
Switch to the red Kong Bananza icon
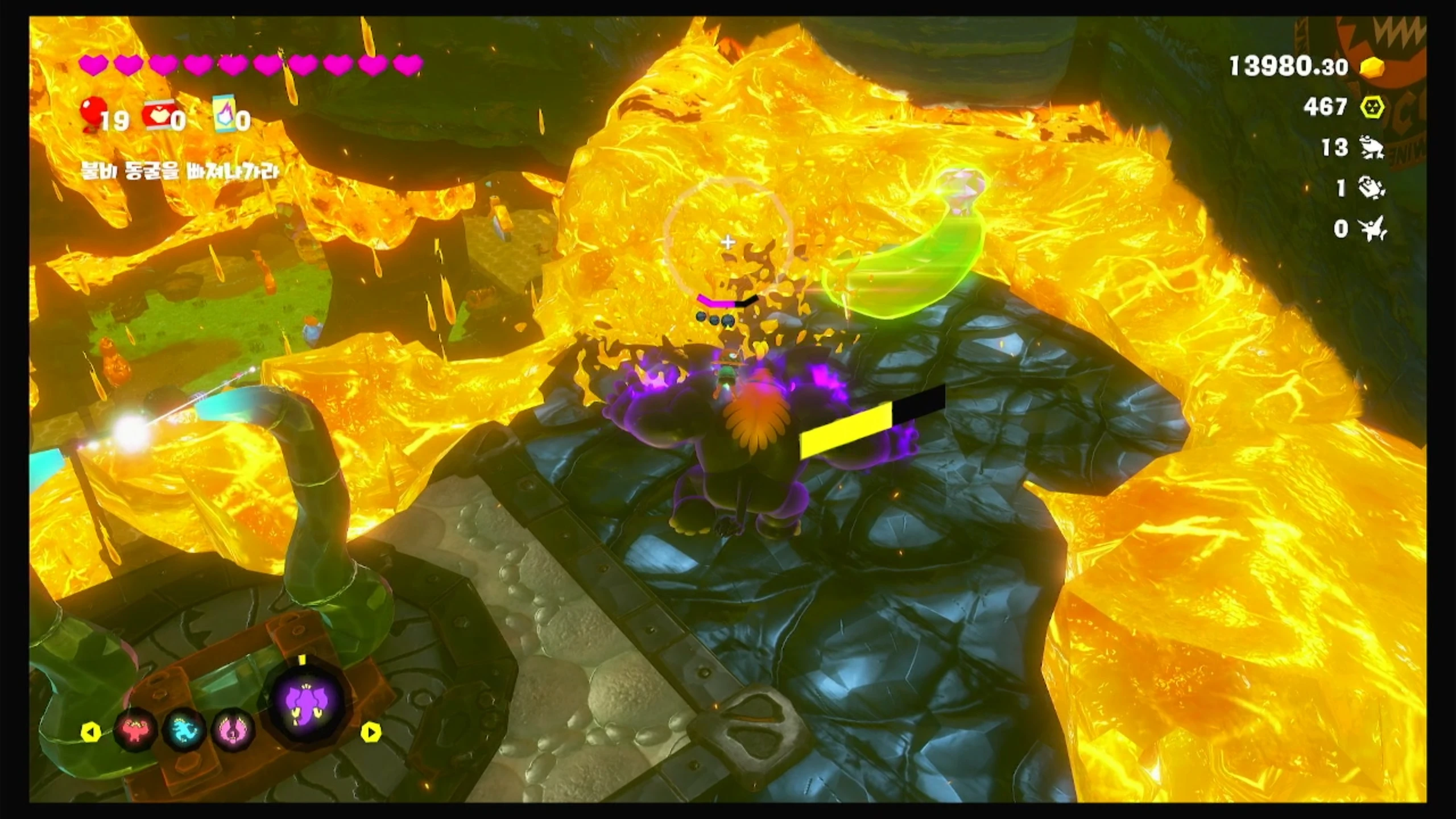(136, 730)
